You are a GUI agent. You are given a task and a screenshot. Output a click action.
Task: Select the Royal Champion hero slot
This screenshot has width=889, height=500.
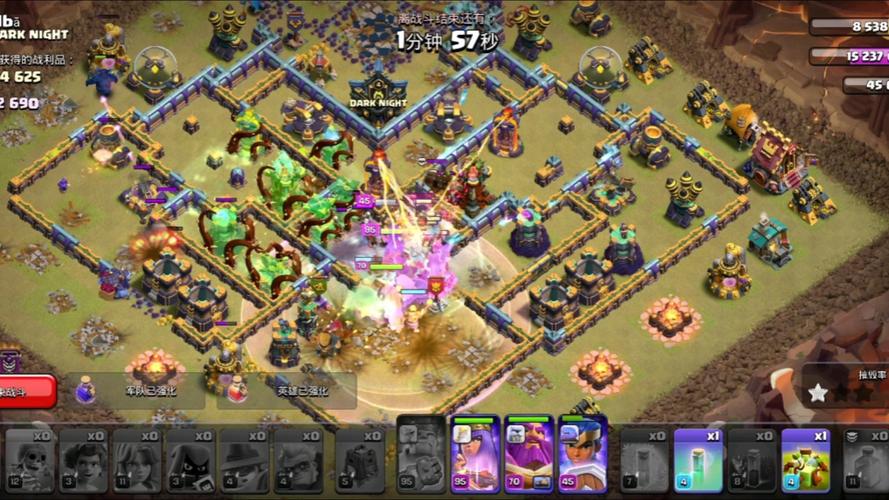(583, 455)
